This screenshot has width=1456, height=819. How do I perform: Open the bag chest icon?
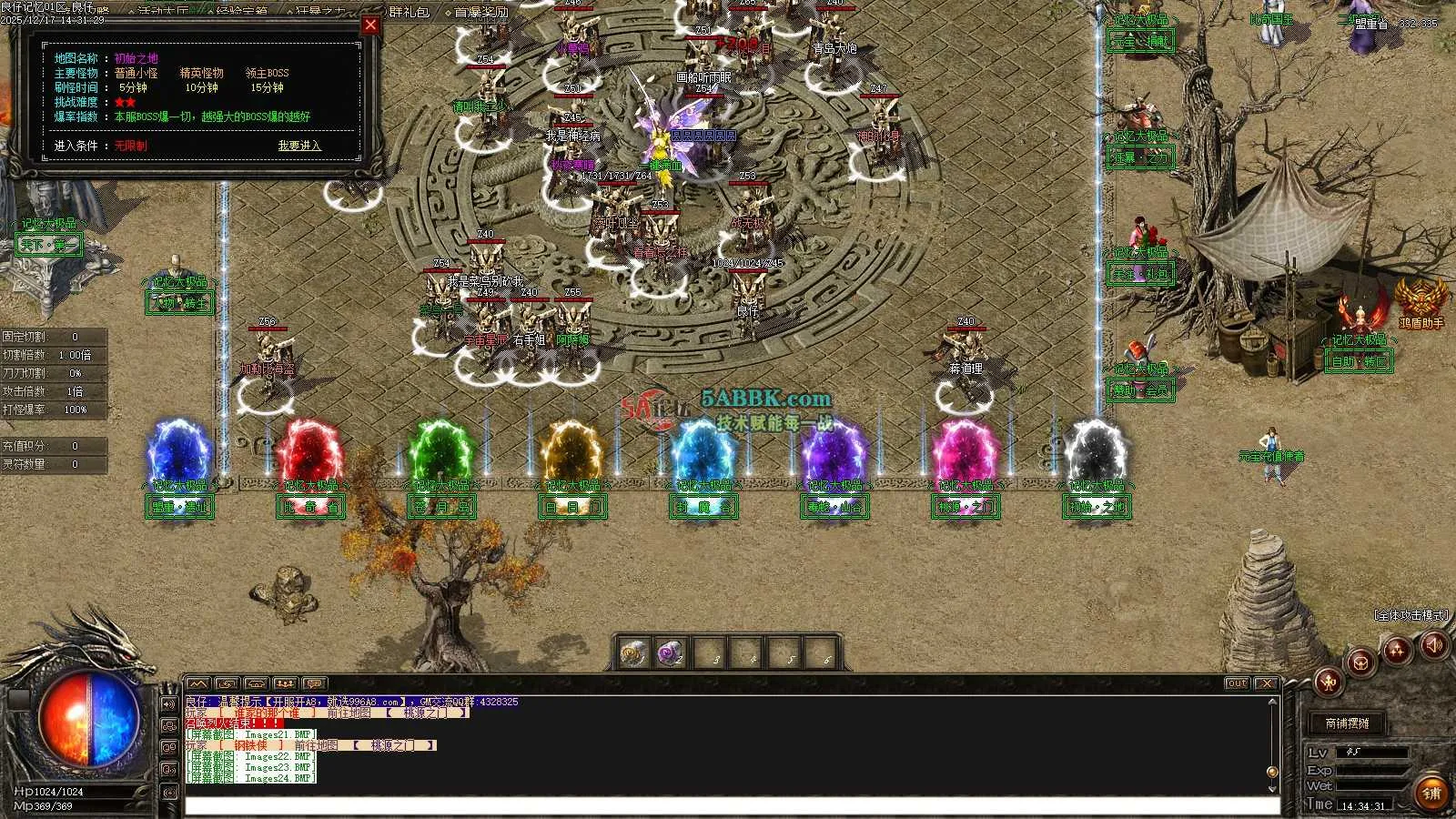click(x=1361, y=662)
